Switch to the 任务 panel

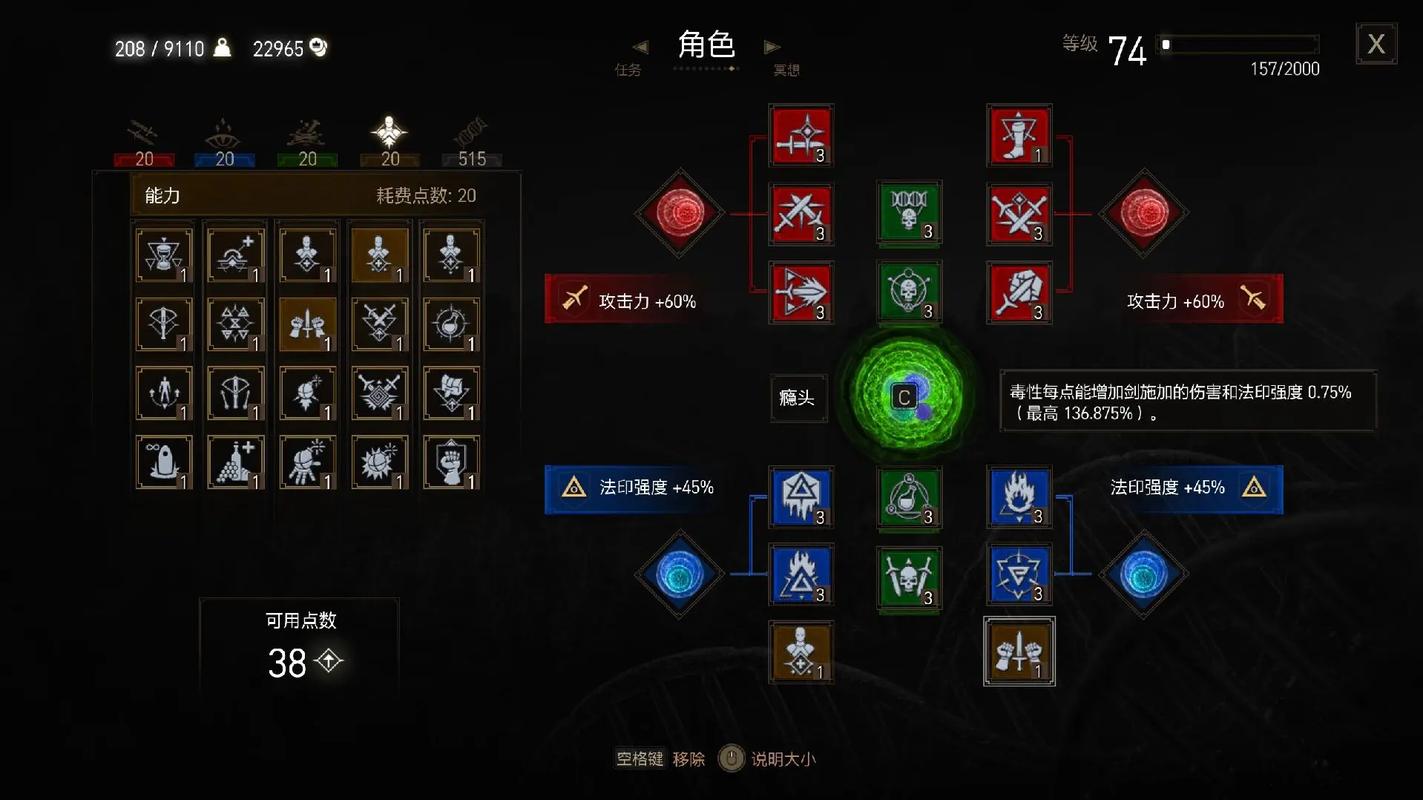[x=628, y=71]
